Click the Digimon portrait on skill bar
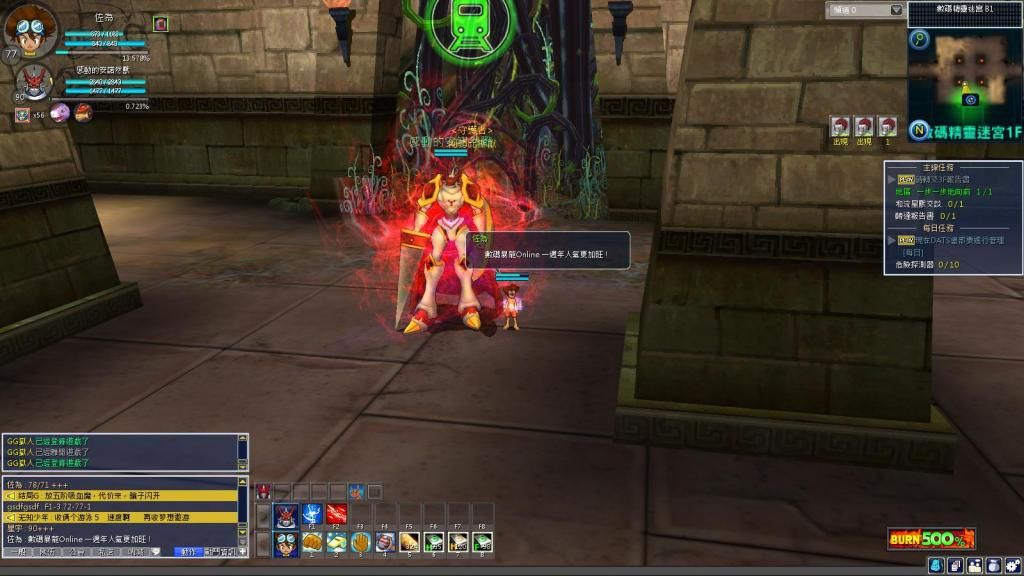1024x576 pixels. [285, 515]
